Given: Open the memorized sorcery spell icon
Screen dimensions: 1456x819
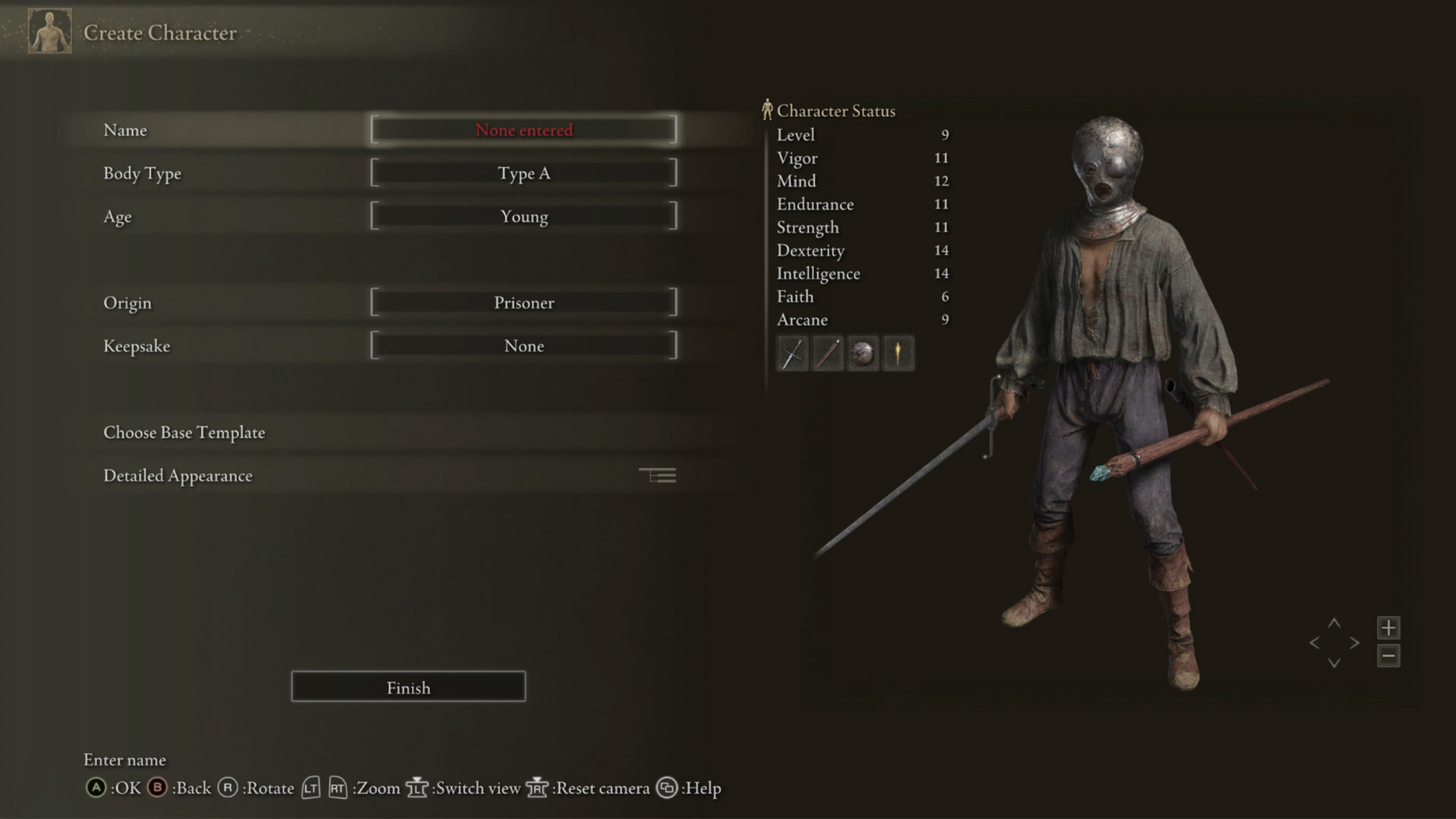Looking at the screenshot, I should point(898,353).
